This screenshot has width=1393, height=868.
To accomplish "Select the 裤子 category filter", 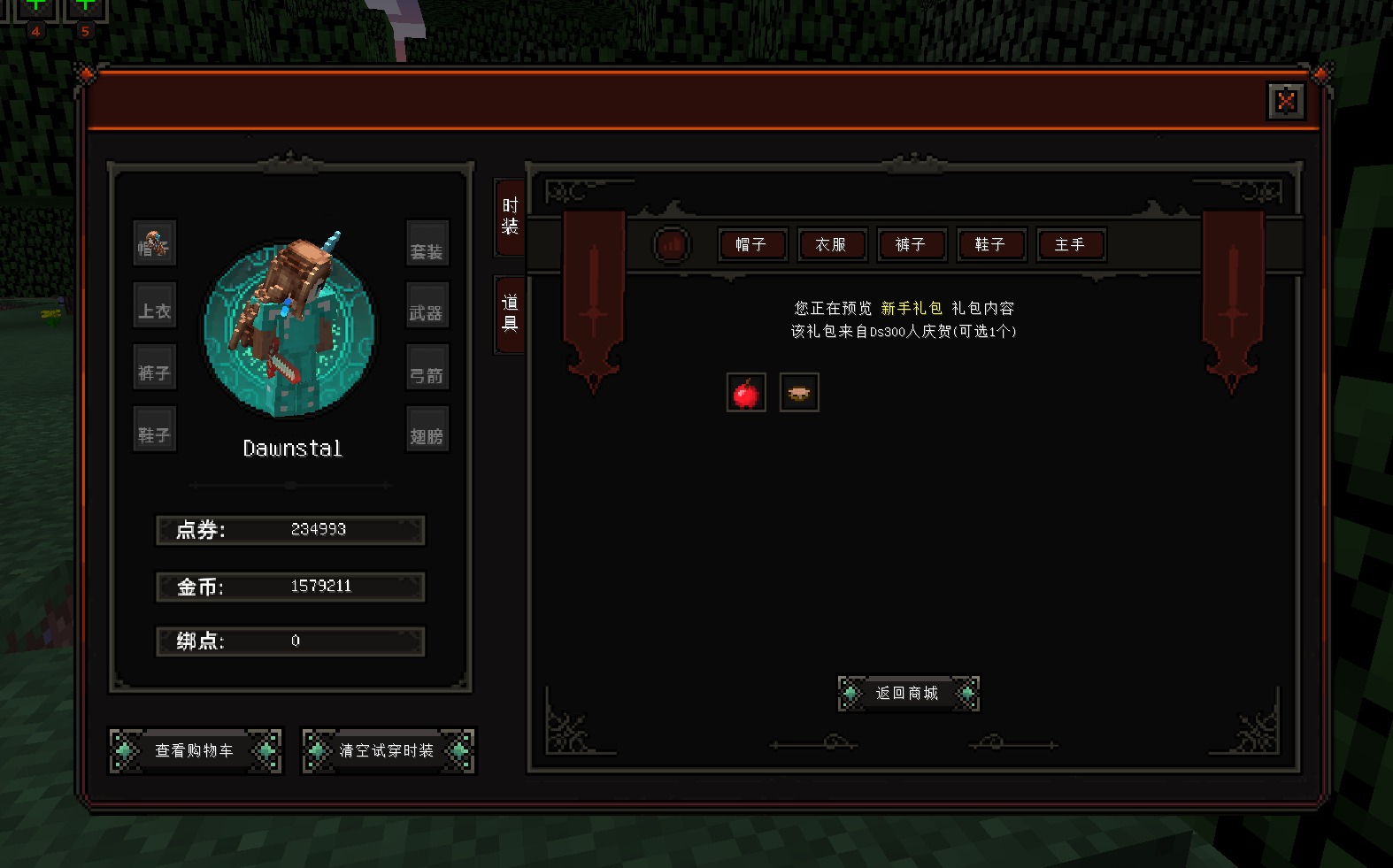I will click(x=911, y=245).
